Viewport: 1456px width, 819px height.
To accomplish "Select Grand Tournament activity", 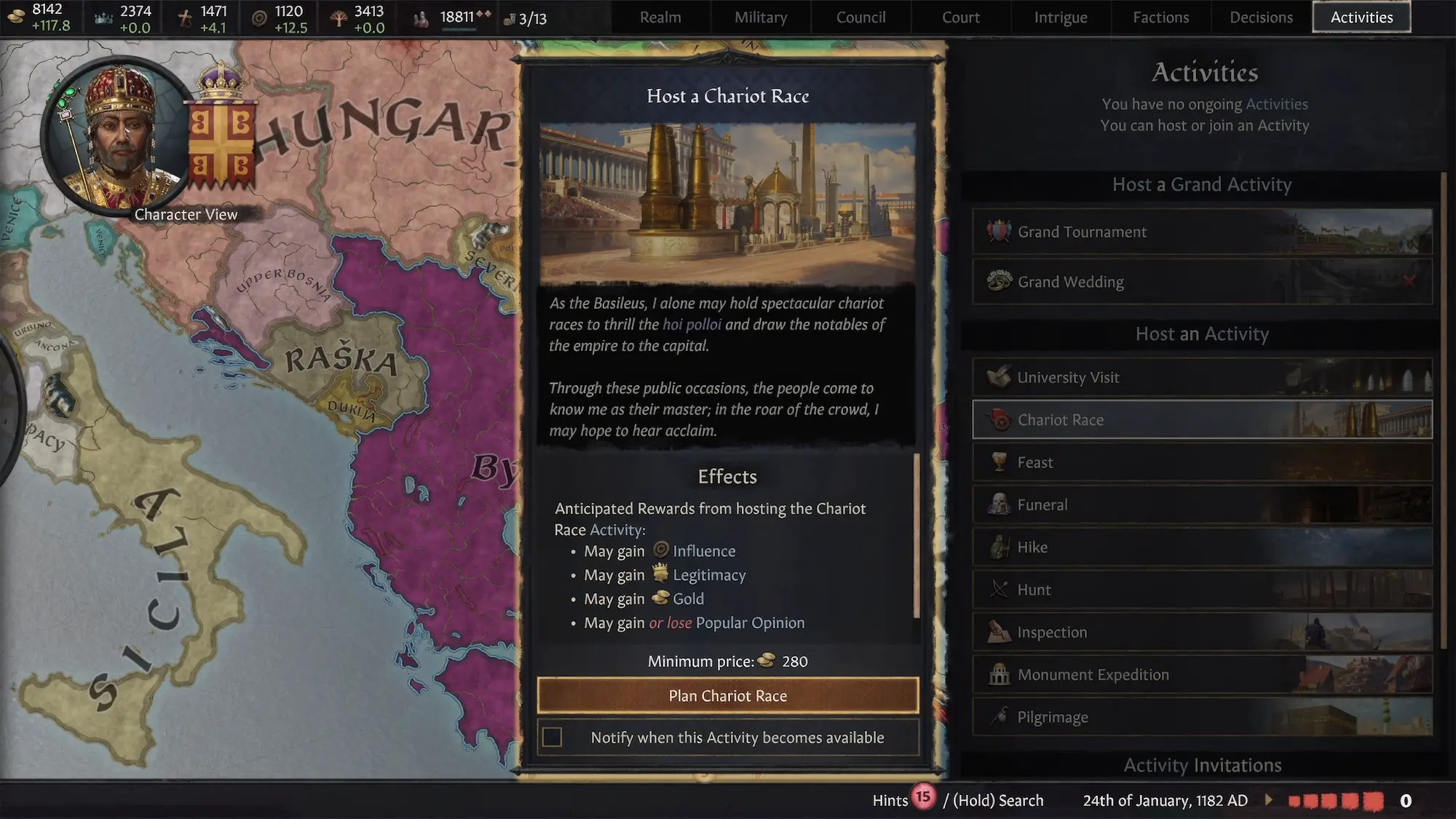I will pyautogui.click(x=1202, y=232).
